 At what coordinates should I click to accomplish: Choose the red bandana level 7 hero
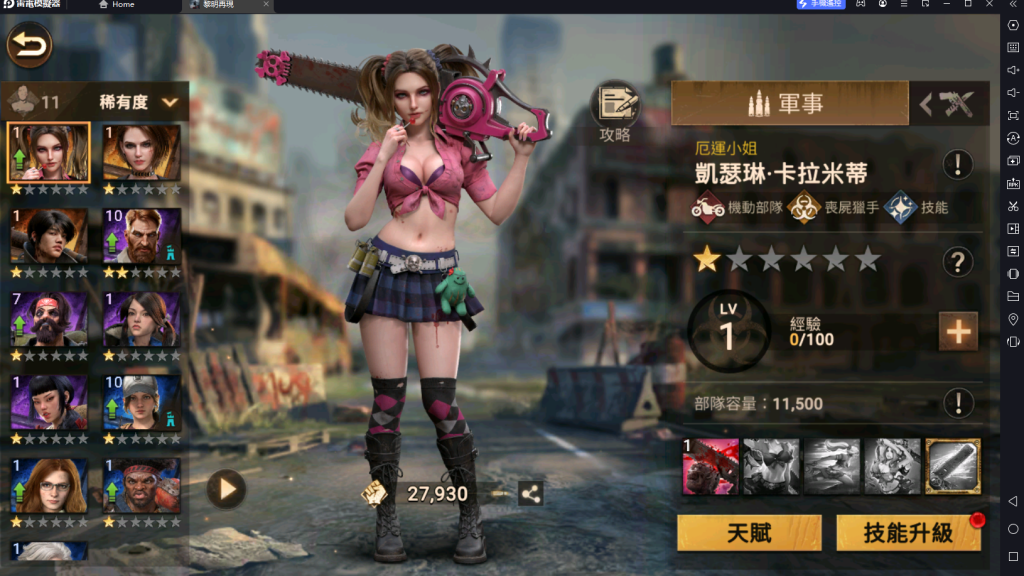tap(49, 320)
